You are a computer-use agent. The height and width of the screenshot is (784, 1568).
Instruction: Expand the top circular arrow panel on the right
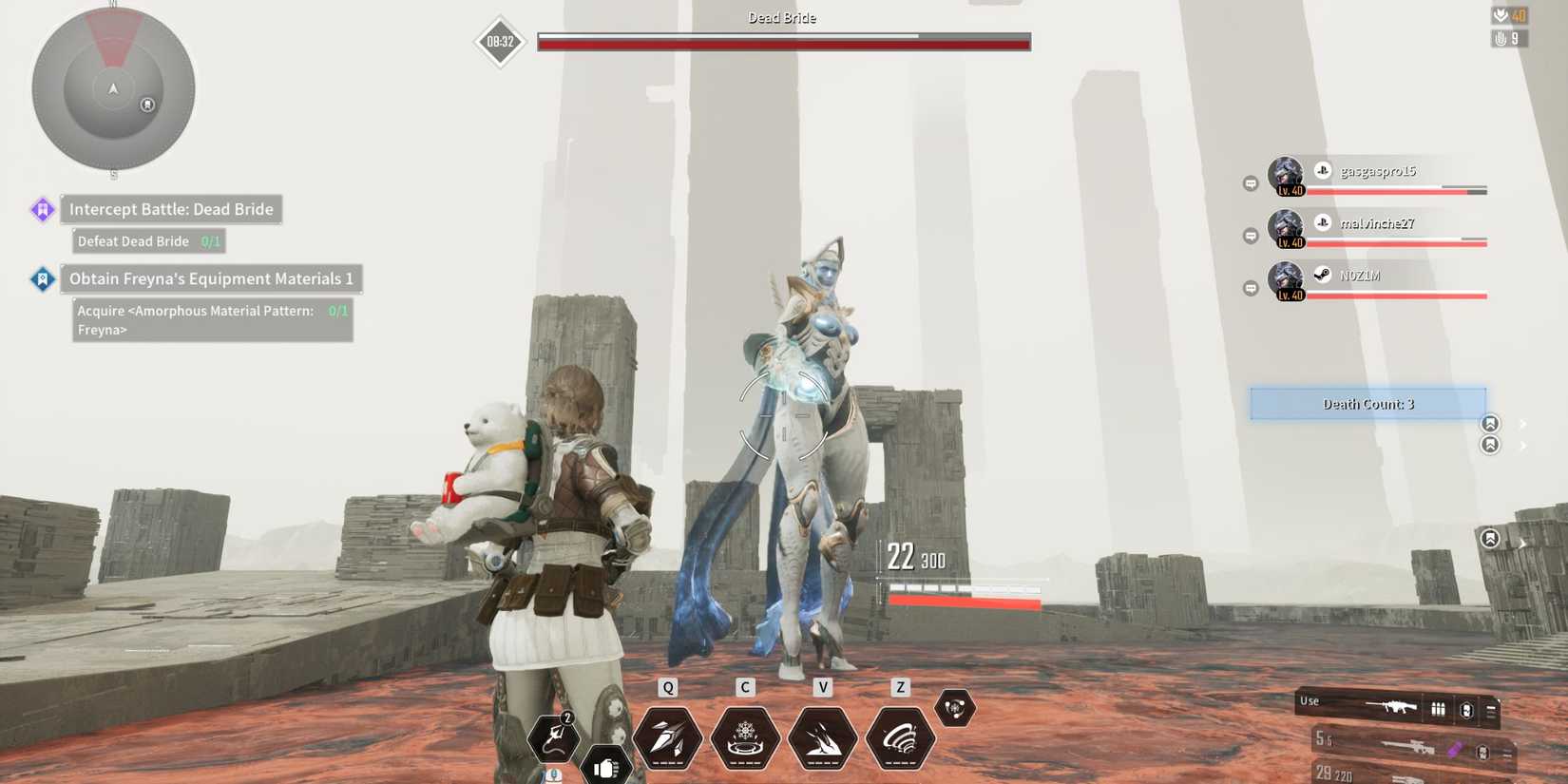coord(1490,423)
